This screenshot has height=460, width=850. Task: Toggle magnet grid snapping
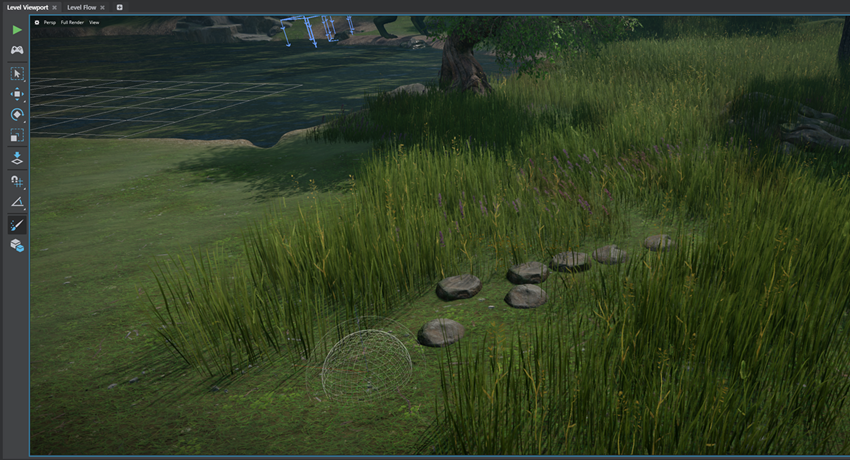click(17, 182)
